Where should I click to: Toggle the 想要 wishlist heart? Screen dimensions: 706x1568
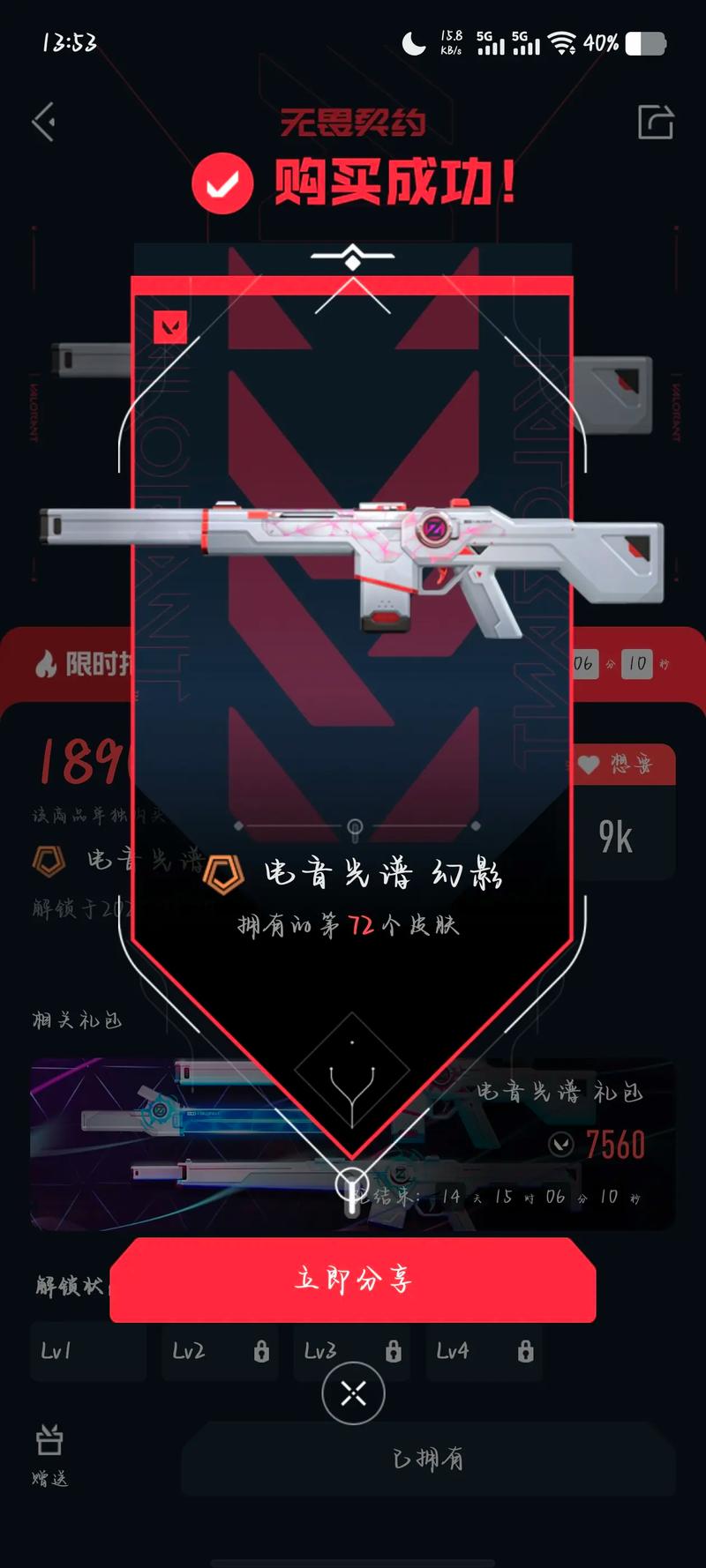click(x=625, y=764)
